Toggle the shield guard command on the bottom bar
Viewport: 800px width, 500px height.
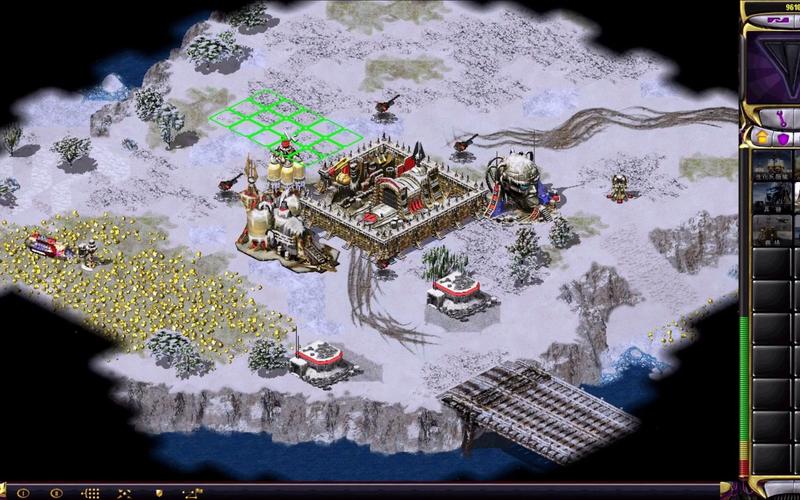(157, 493)
